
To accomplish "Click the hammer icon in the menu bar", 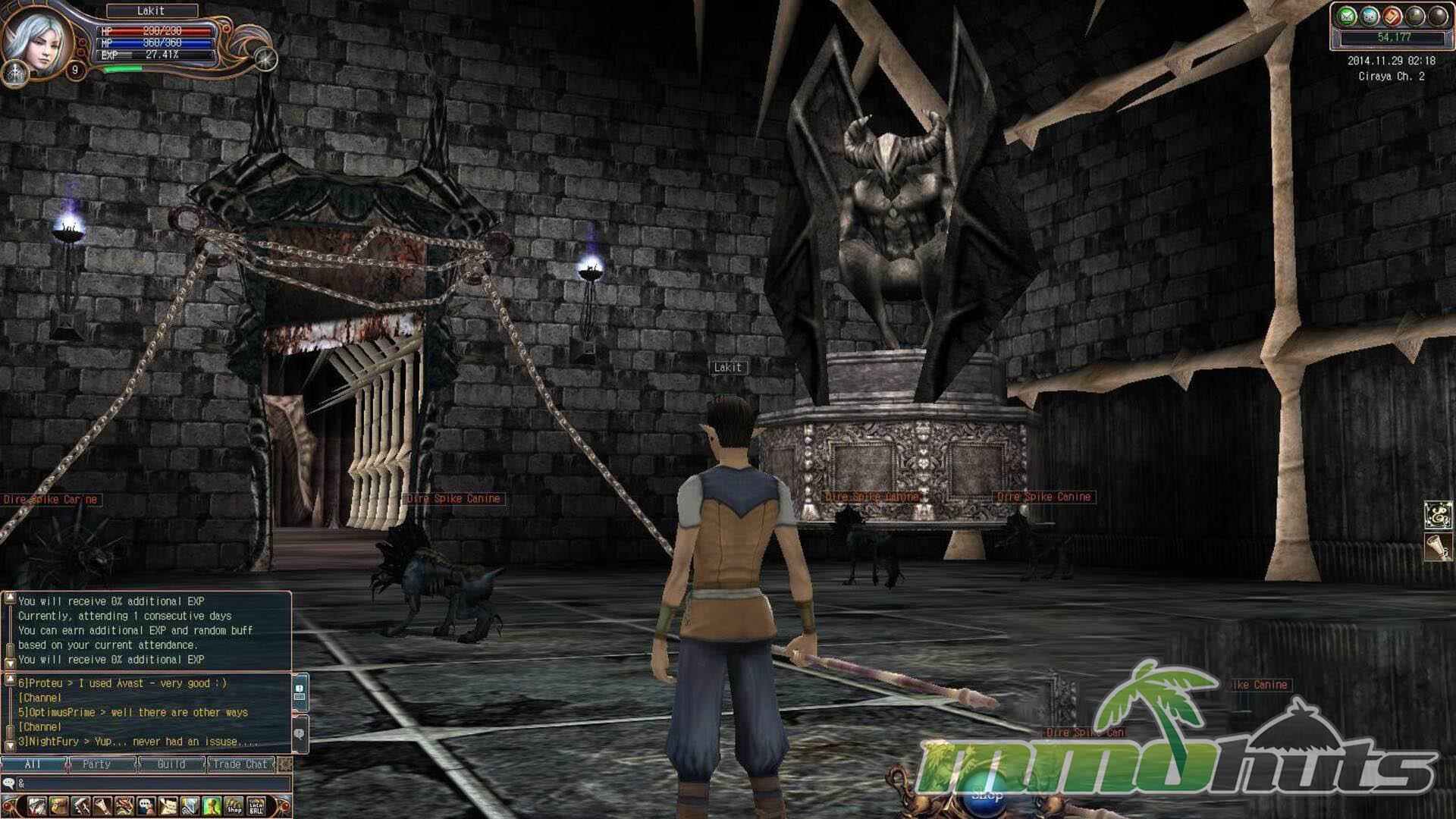I will coord(80,806).
